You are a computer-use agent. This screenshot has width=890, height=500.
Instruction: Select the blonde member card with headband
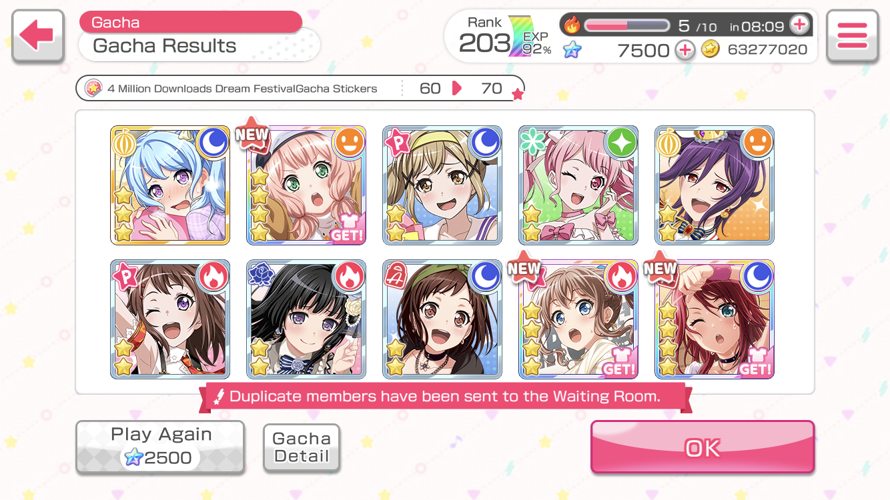(x=442, y=185)
